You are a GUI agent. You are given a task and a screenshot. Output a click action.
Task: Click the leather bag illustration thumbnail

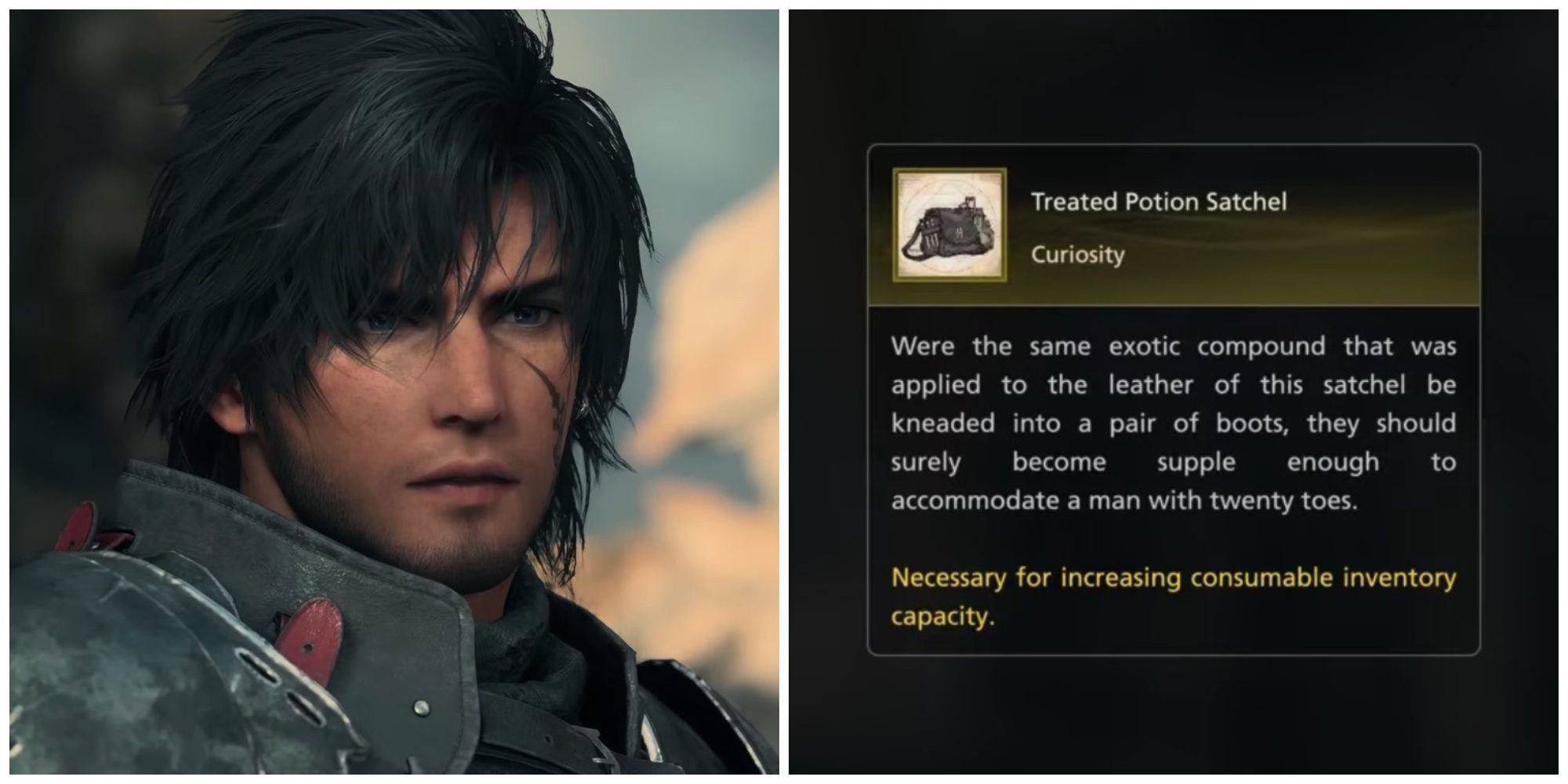point(949,227)
